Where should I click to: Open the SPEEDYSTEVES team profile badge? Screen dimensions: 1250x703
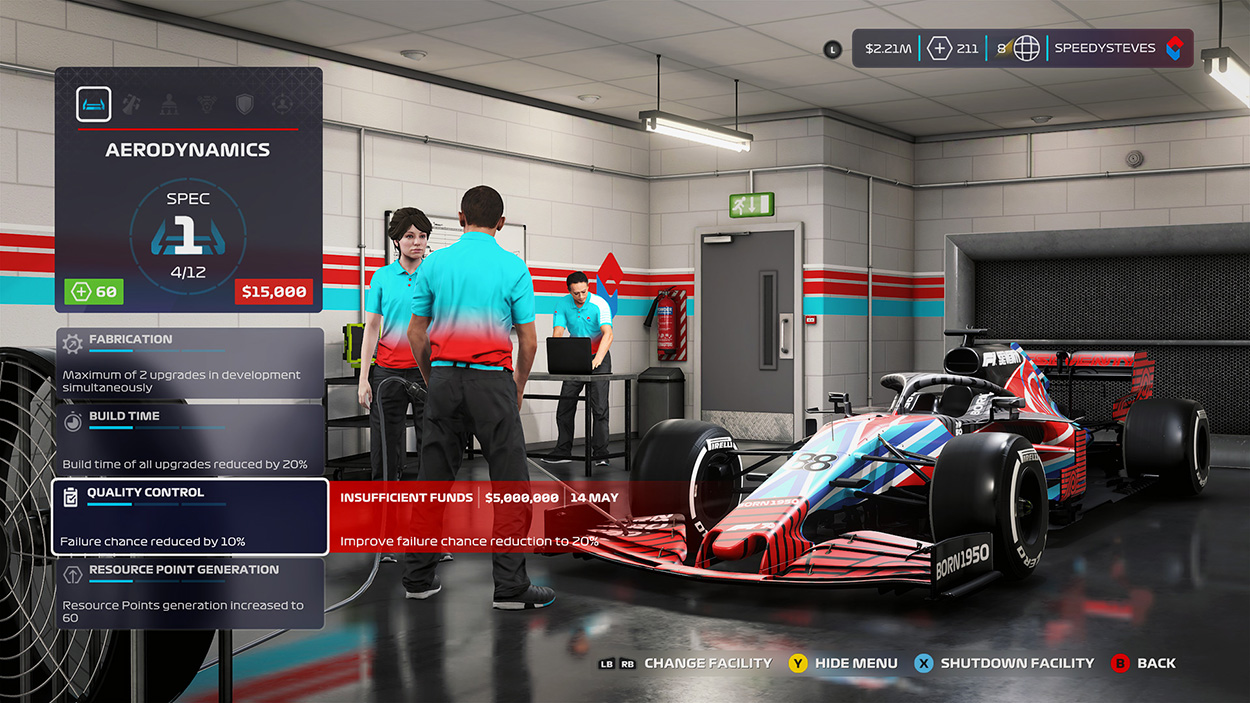[1117, 48]
